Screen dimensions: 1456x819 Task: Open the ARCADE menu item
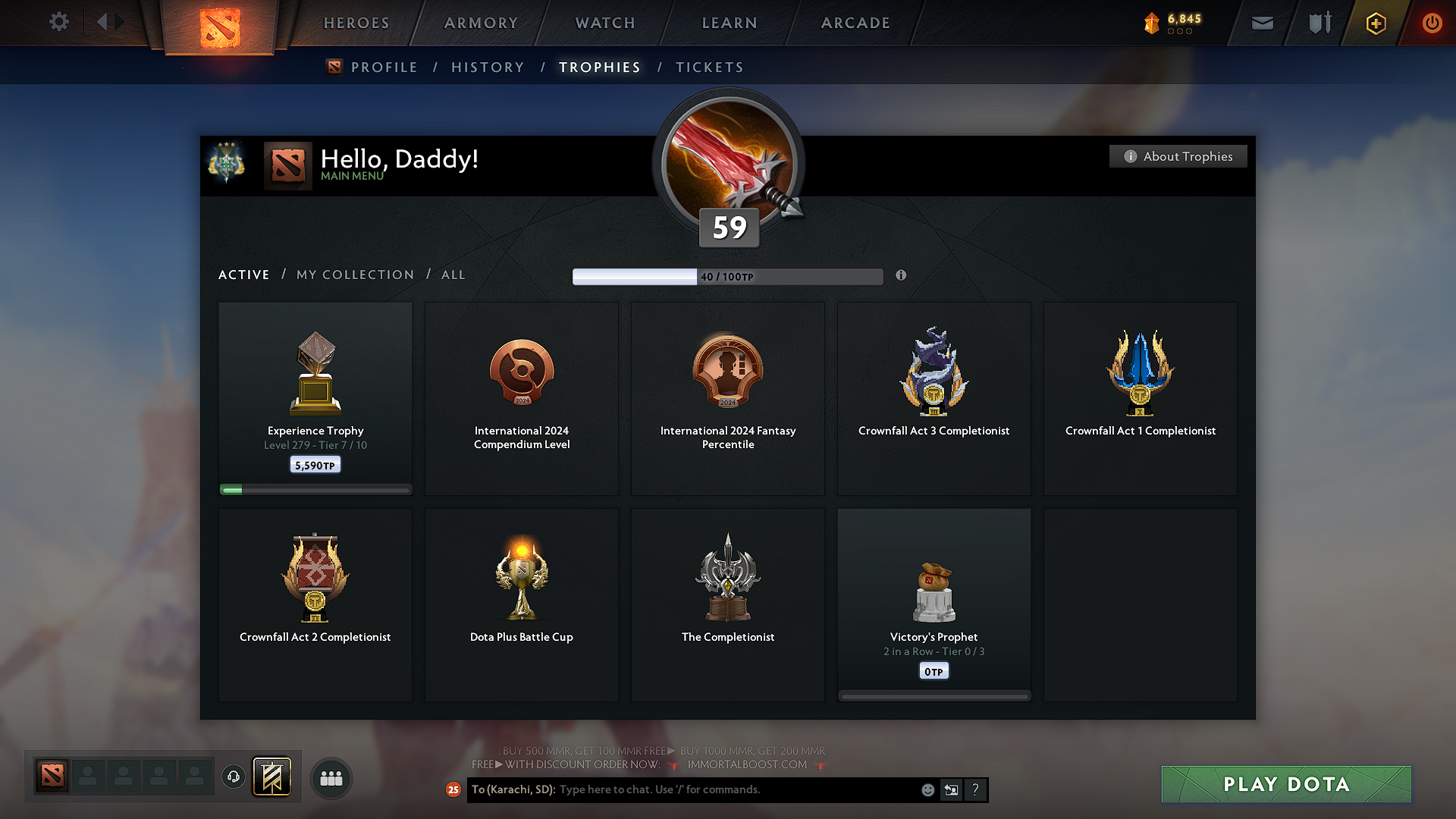(855, 23)
